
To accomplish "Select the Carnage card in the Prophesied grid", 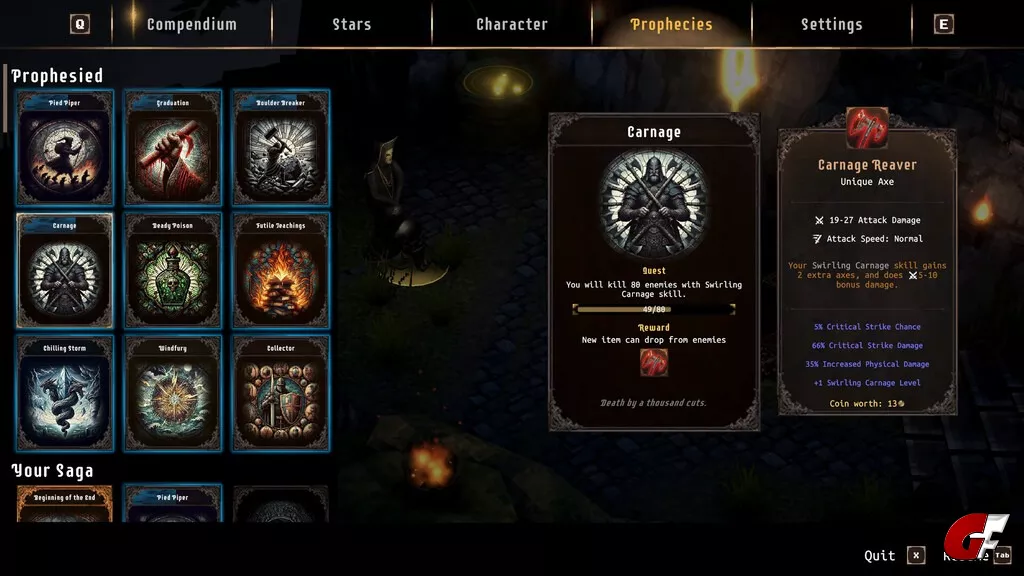I will click(65, 271).
